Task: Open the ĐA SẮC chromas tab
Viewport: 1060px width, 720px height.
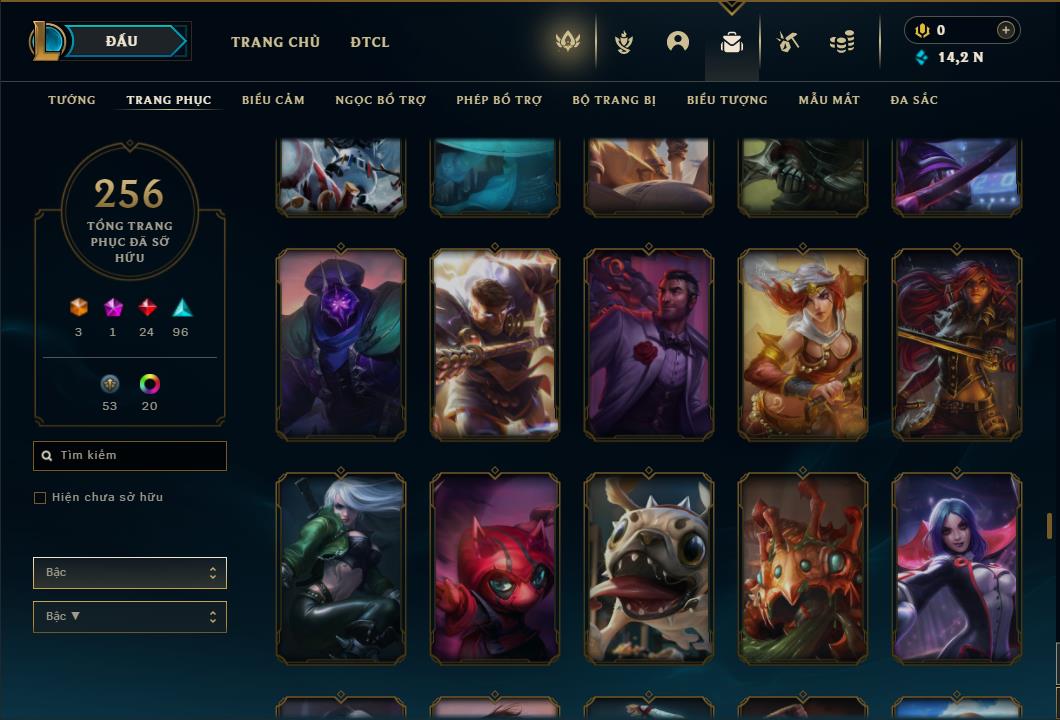Action: 914,100
